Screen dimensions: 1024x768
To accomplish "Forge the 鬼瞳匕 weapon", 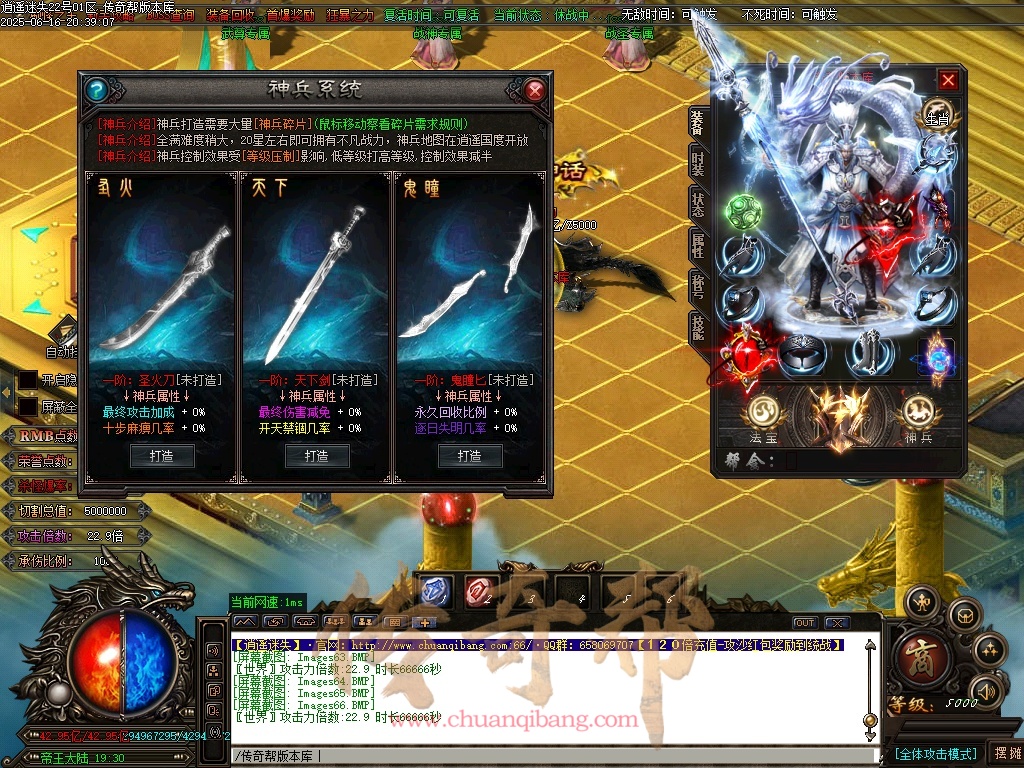I will click(x=470, y=456).
